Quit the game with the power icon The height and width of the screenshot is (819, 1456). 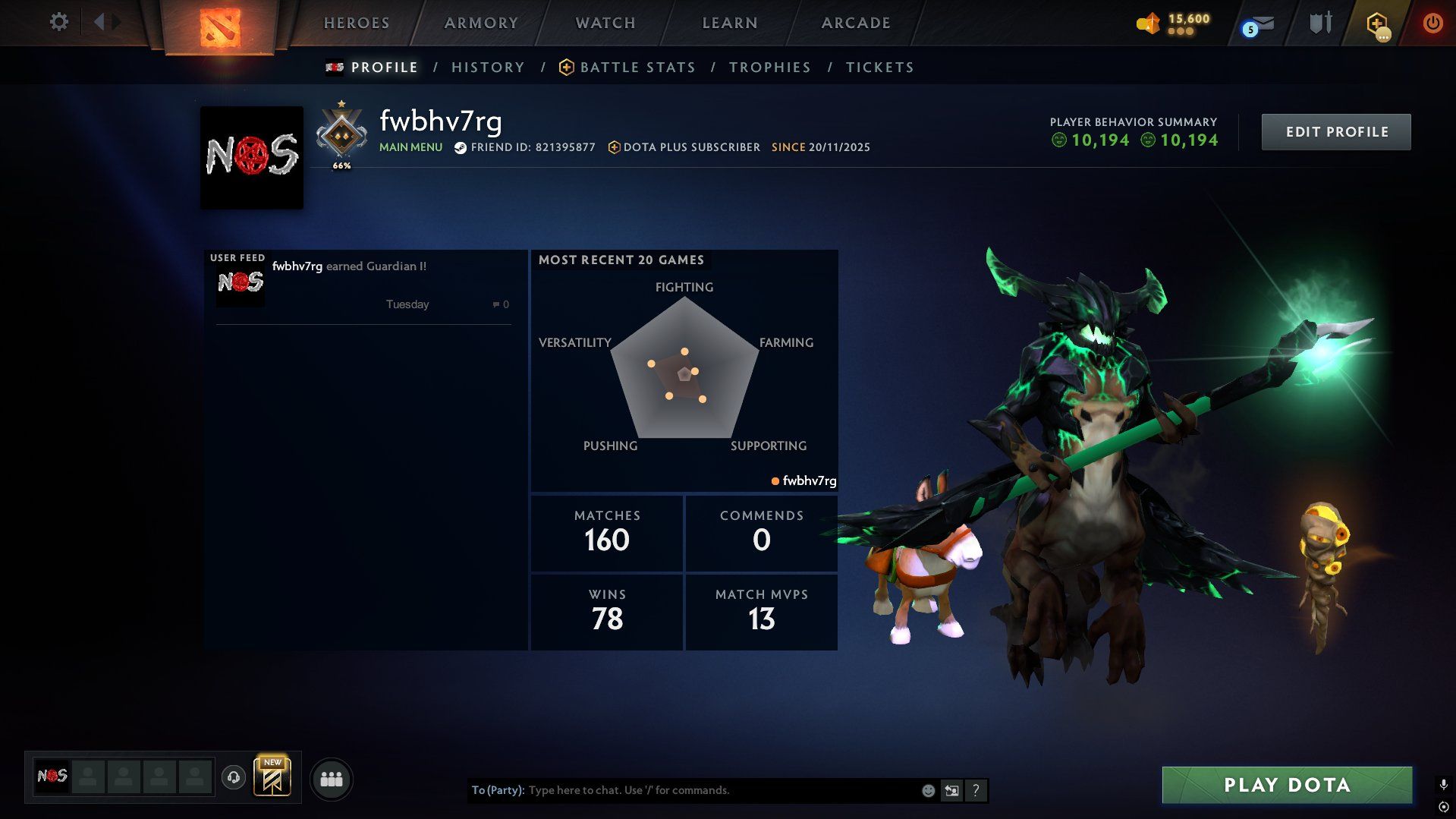[x=1432, y=23]
